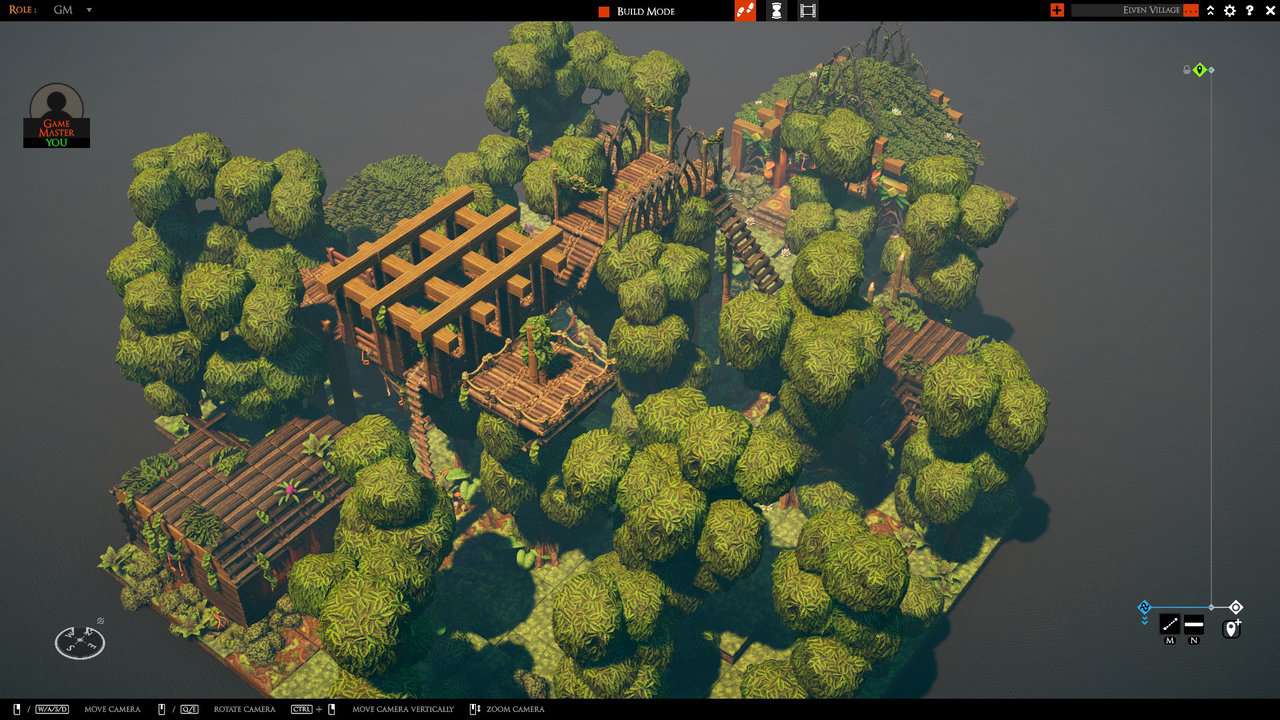The height and width of the screenshot is (720, 1280).
Task: Activate the film frame cutscene mode
Action: click(808, 11)
